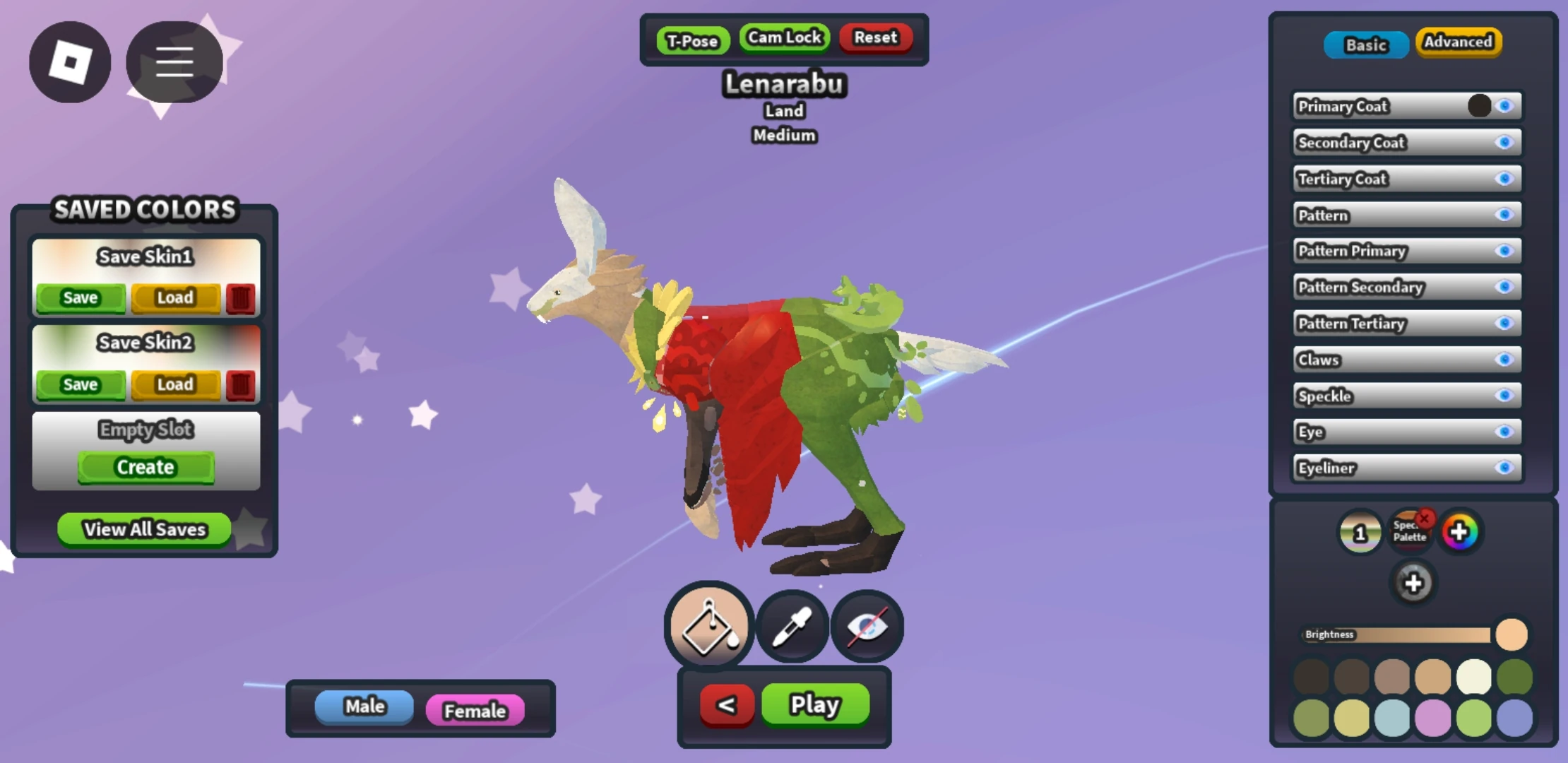Add a new custom color with rainbow plus icon
This screenshot has width=1568, height=763.
point(1461,532)
